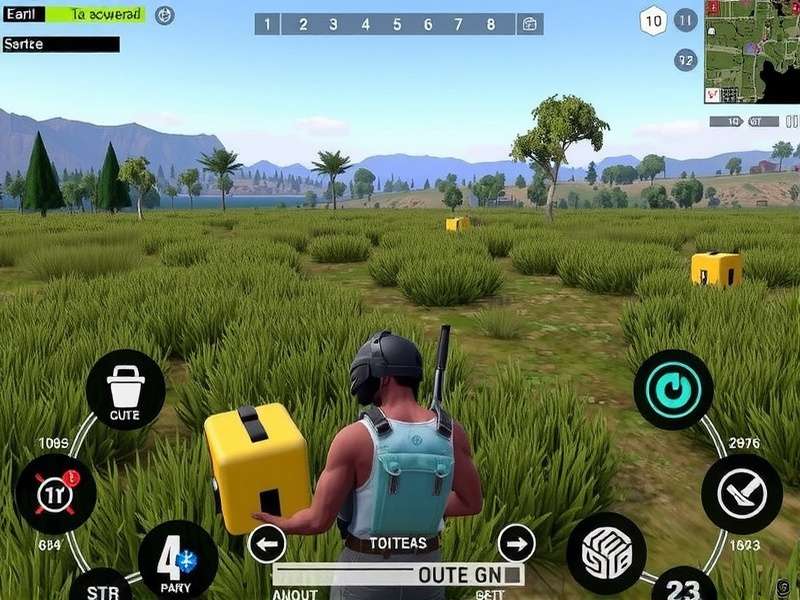
Task: Click the left arrow button
Action: click(x=267, y=544)
